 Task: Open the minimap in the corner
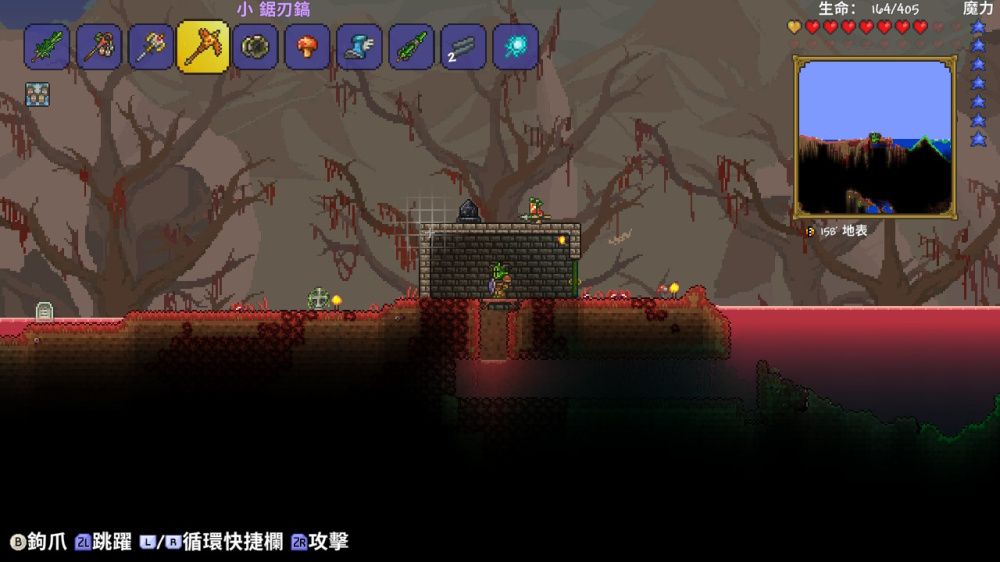(x=874, y=137)
